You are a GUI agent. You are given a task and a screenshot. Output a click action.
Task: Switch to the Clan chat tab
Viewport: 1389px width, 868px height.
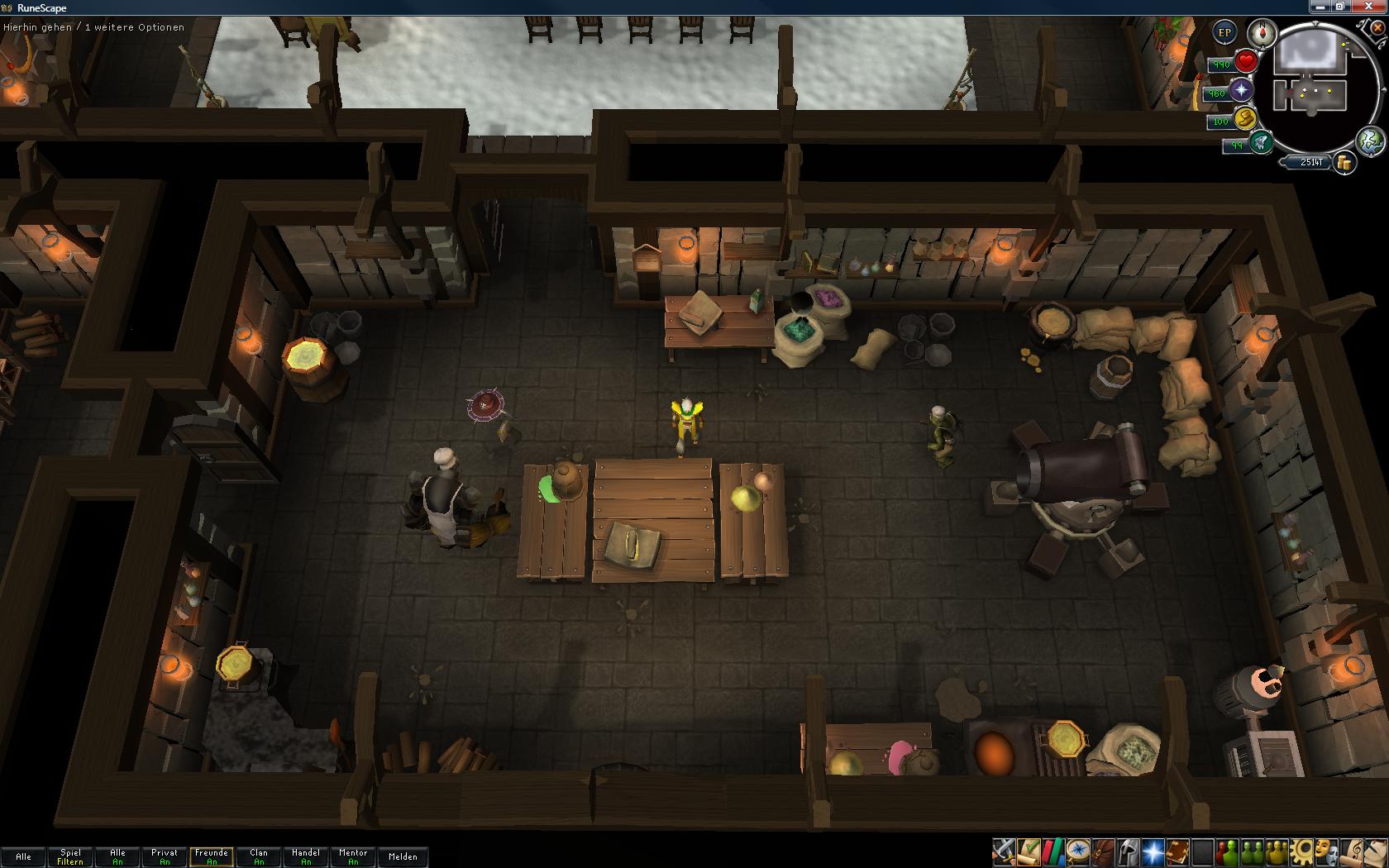click(x=259, y=856)
